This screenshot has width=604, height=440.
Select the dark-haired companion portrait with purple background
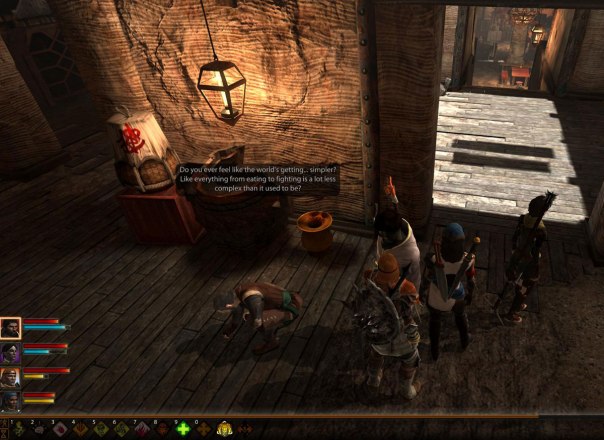pos(10,353)
